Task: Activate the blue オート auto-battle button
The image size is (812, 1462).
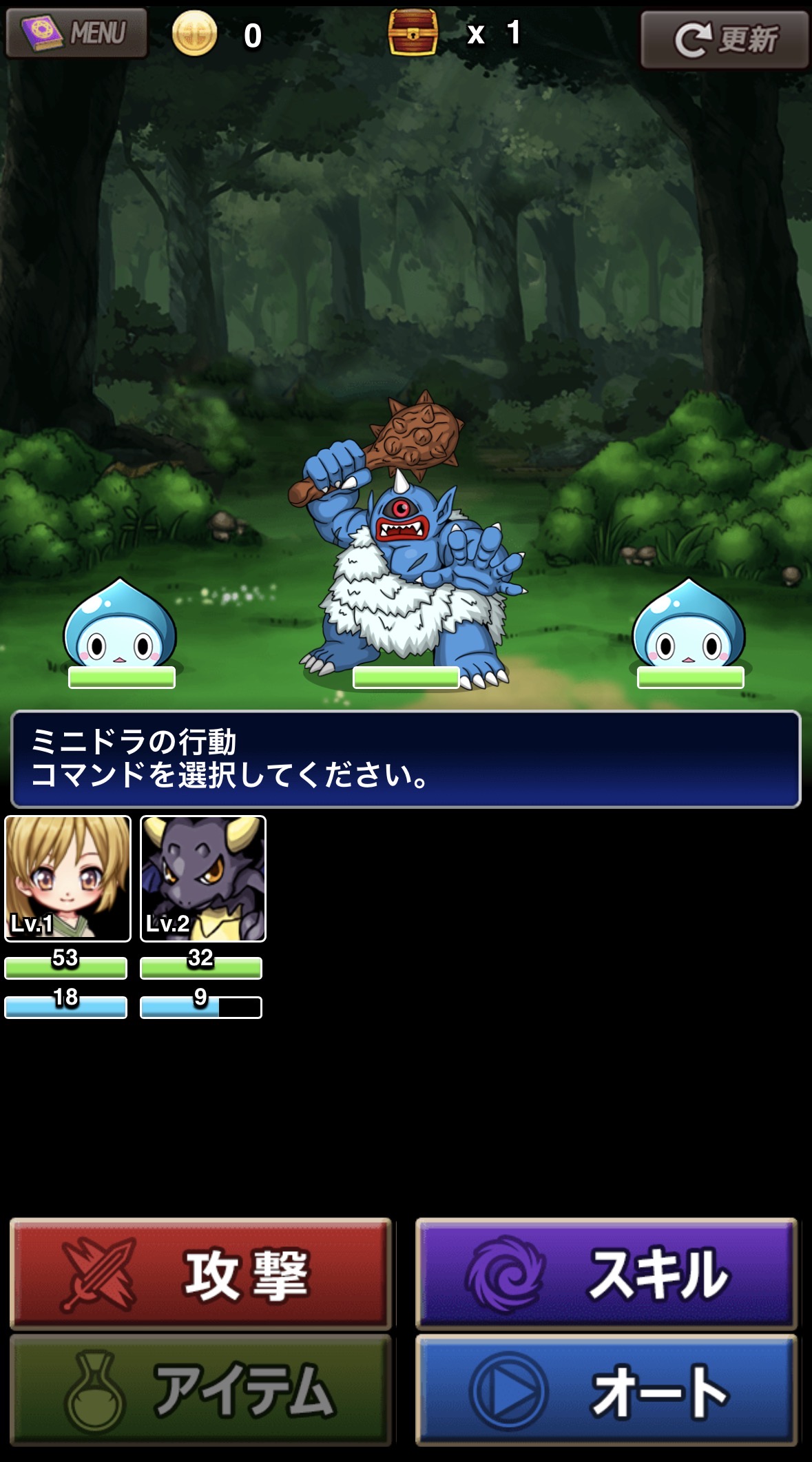Action: pos(606,1390)
